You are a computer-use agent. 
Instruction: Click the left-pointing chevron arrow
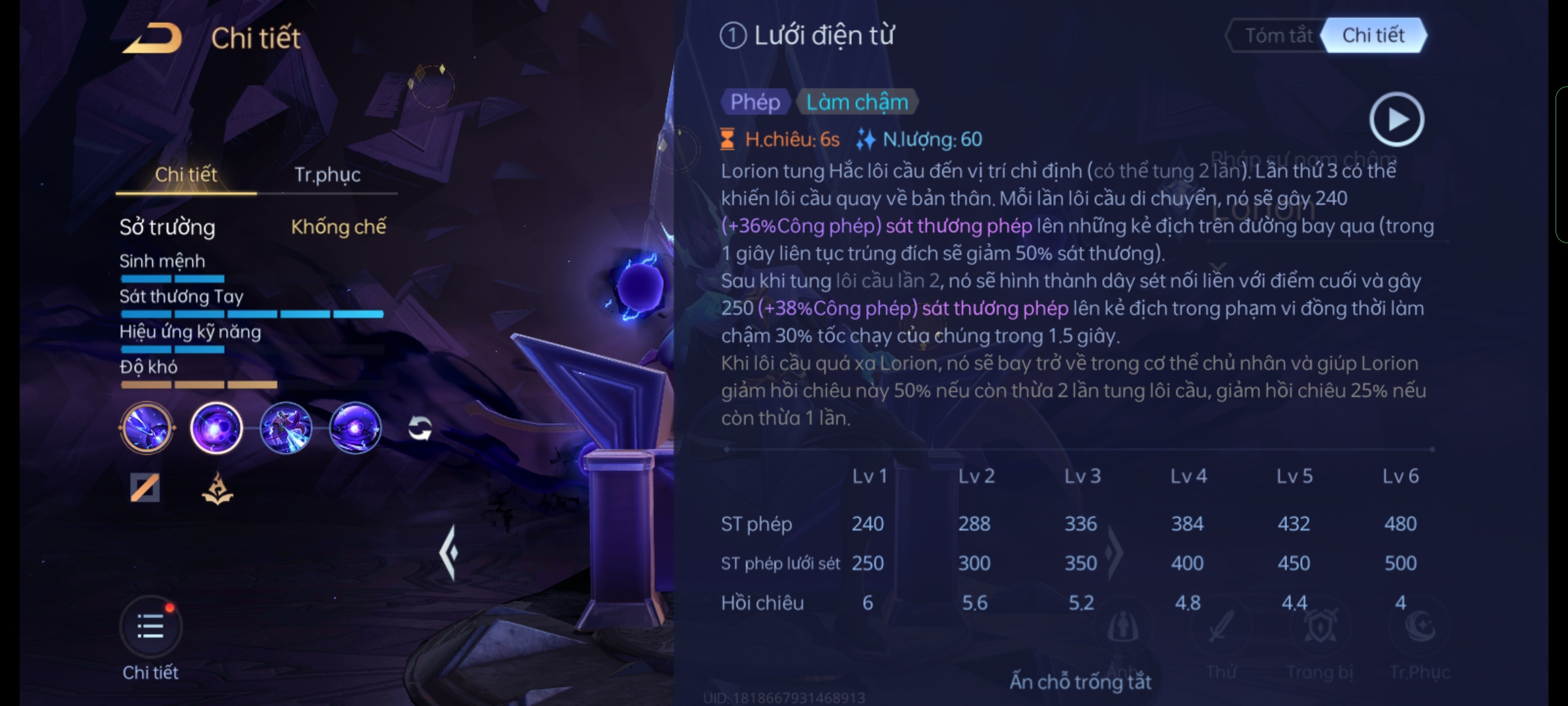tap(449, 553)
